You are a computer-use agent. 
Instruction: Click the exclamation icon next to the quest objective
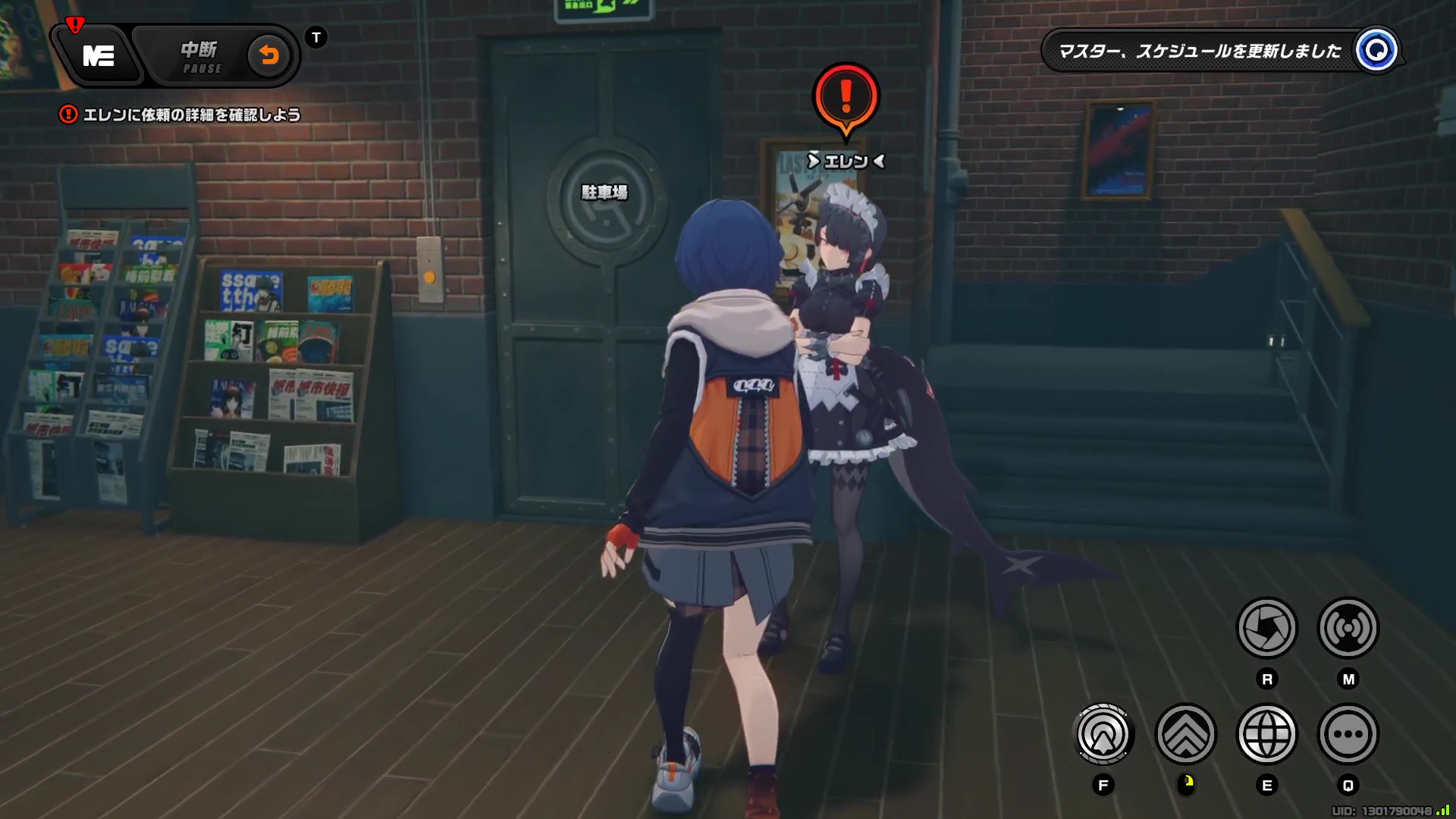(69, 114)
